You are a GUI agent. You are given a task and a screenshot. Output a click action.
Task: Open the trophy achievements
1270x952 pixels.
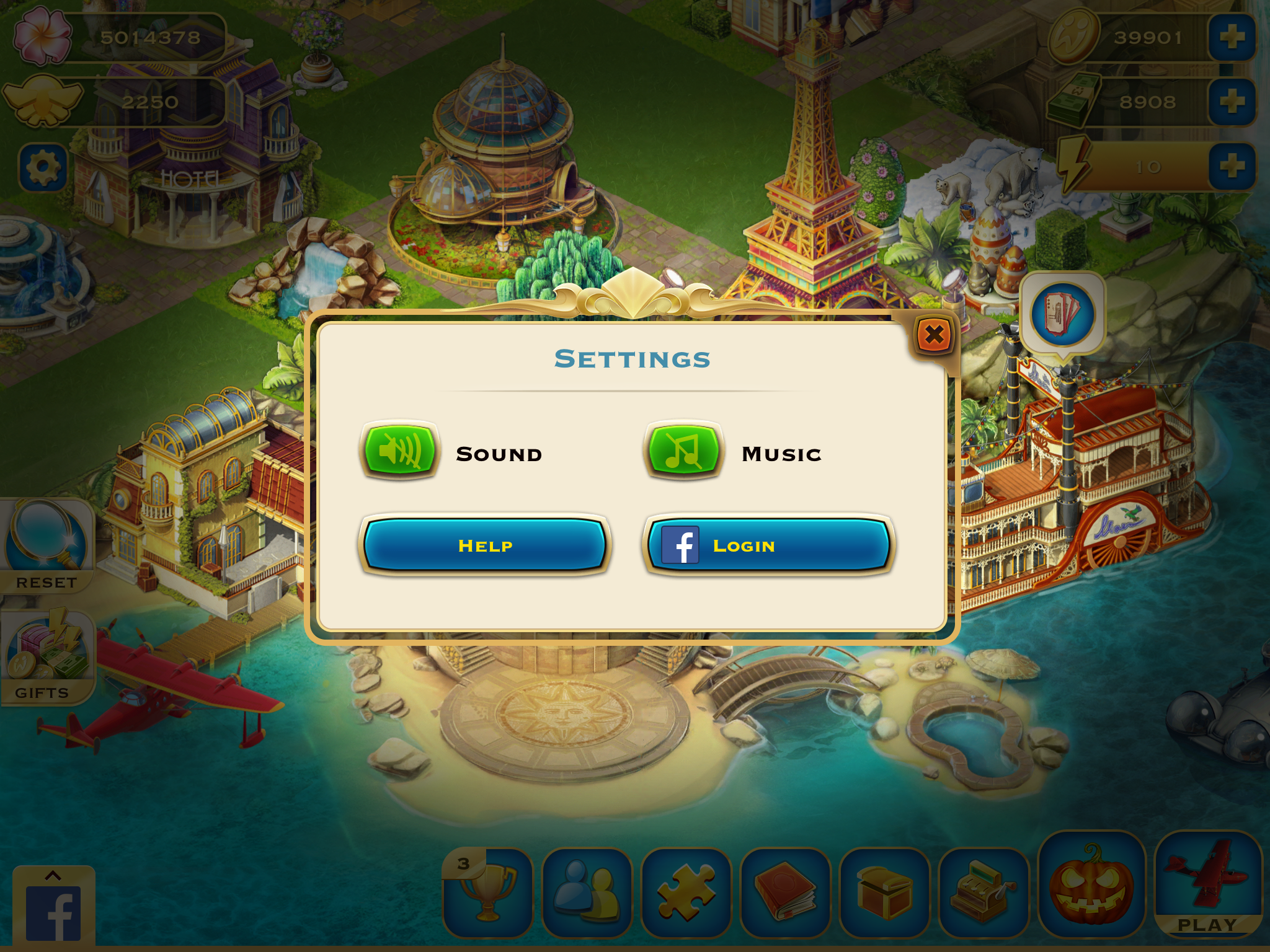(487, 892)
